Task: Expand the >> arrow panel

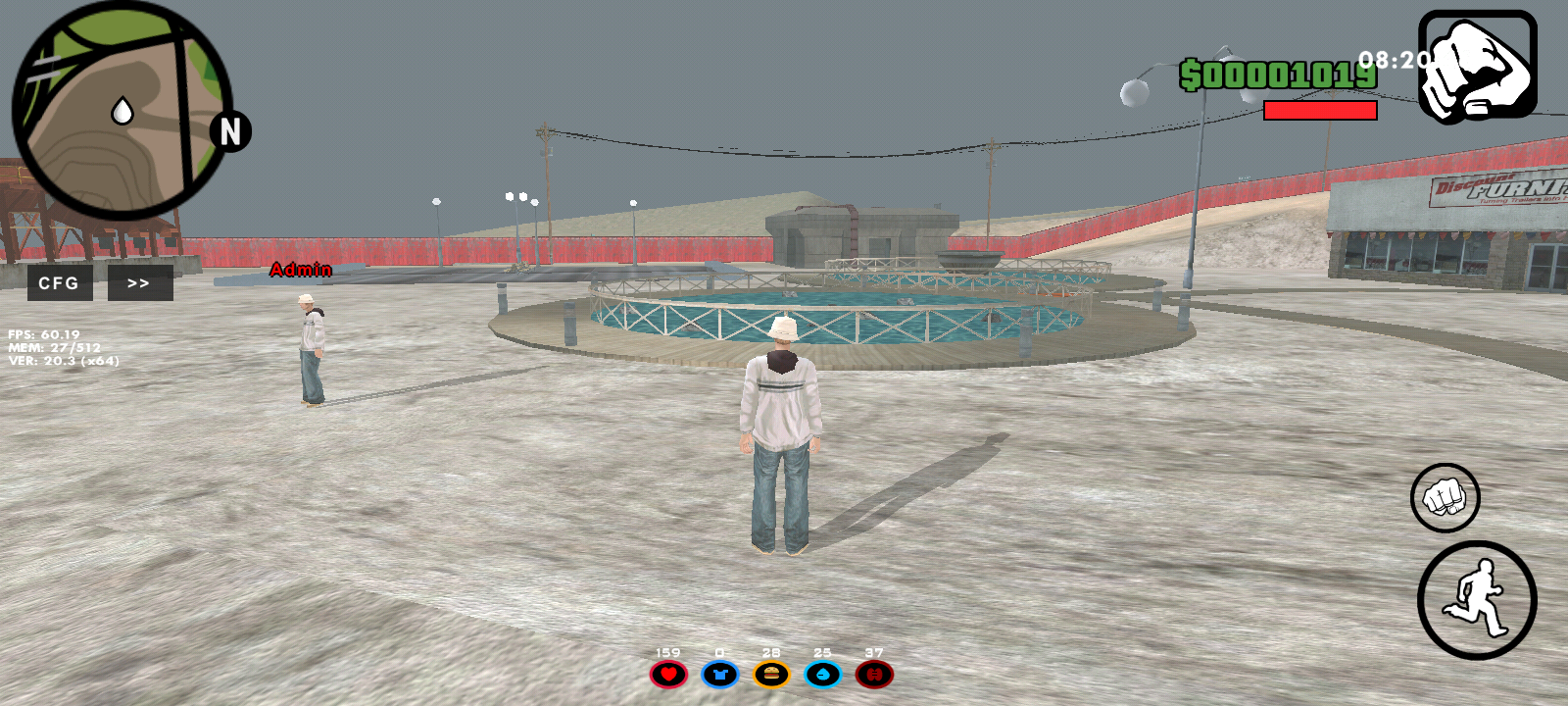Action: pos(139,283)
